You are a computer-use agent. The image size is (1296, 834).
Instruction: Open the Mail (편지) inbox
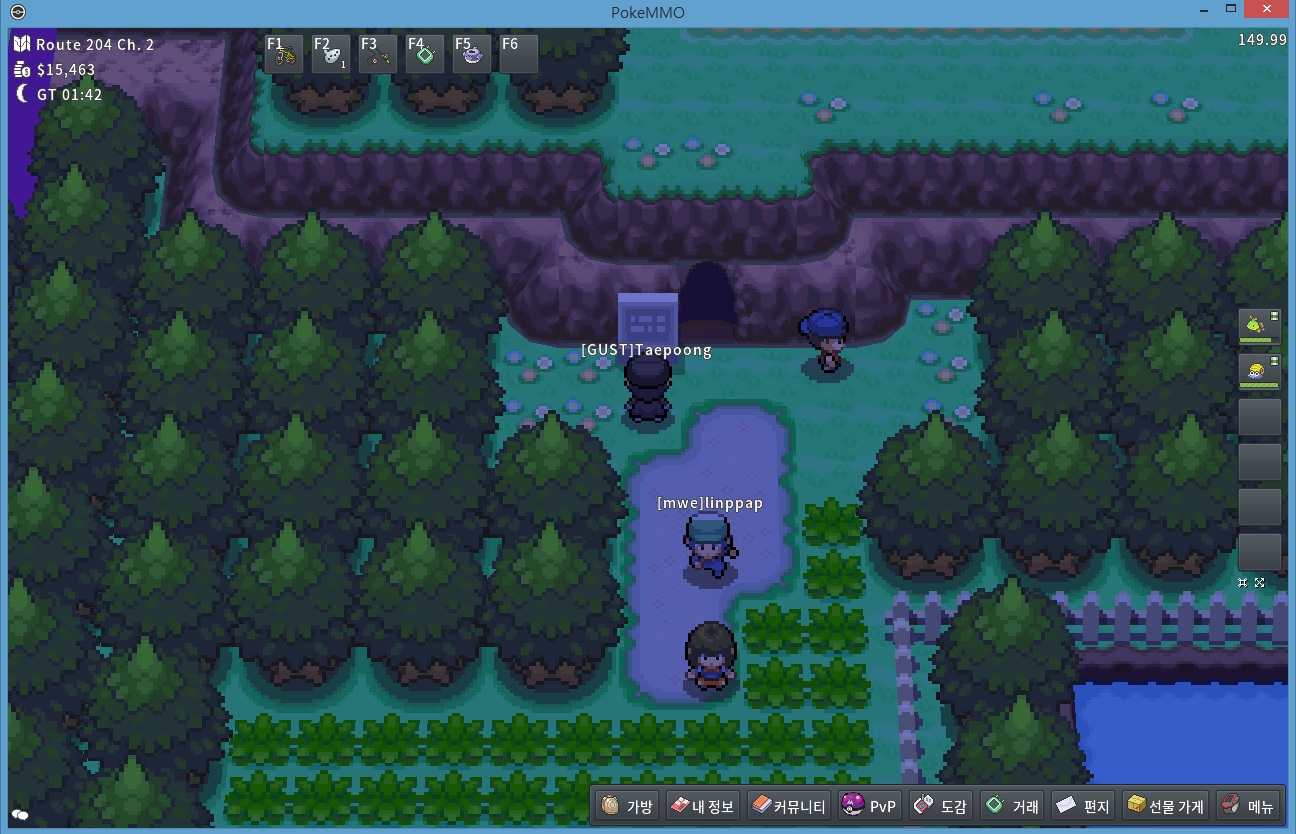[1083, 806]
